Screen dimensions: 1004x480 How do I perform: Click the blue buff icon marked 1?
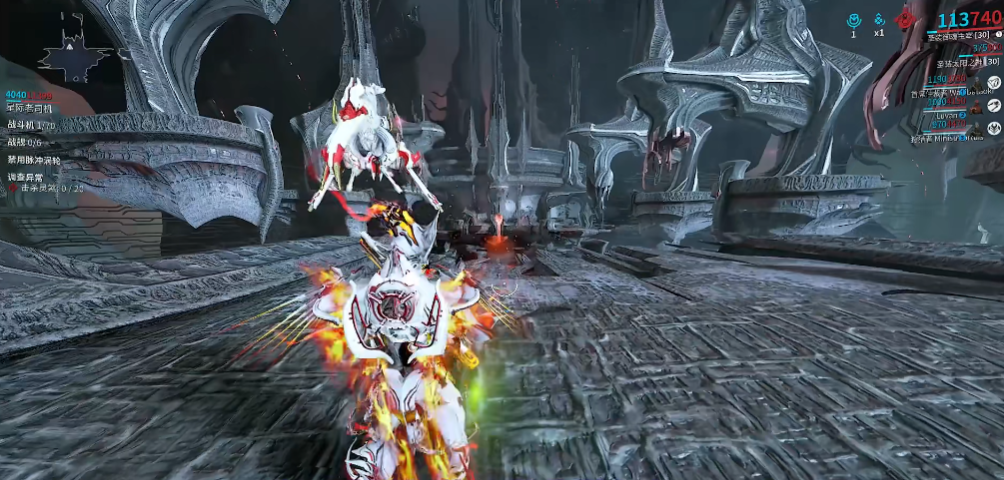click(853, 19)
